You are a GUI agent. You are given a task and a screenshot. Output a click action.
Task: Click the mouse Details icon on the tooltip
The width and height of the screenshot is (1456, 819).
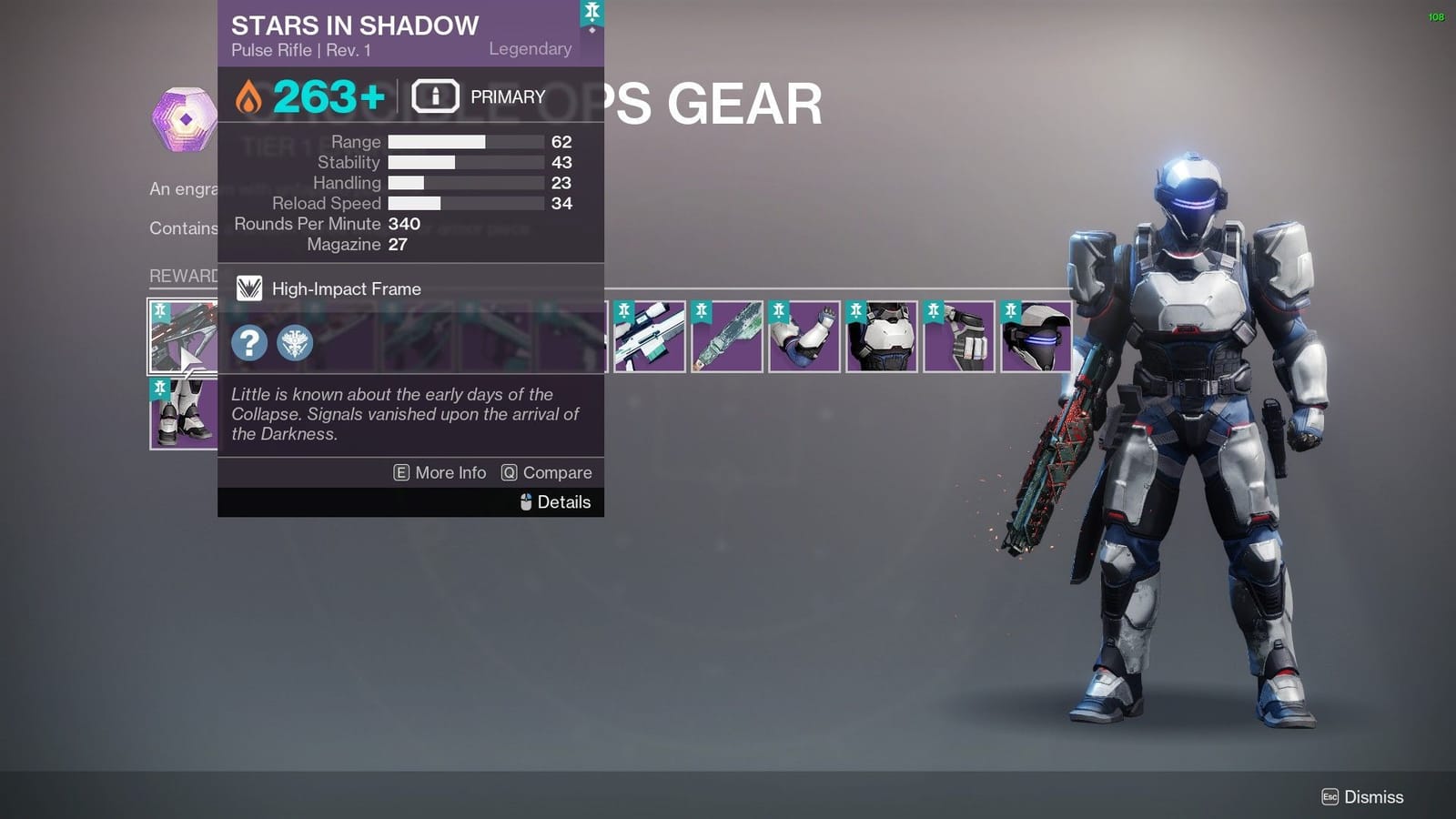[x=526, y=501]
